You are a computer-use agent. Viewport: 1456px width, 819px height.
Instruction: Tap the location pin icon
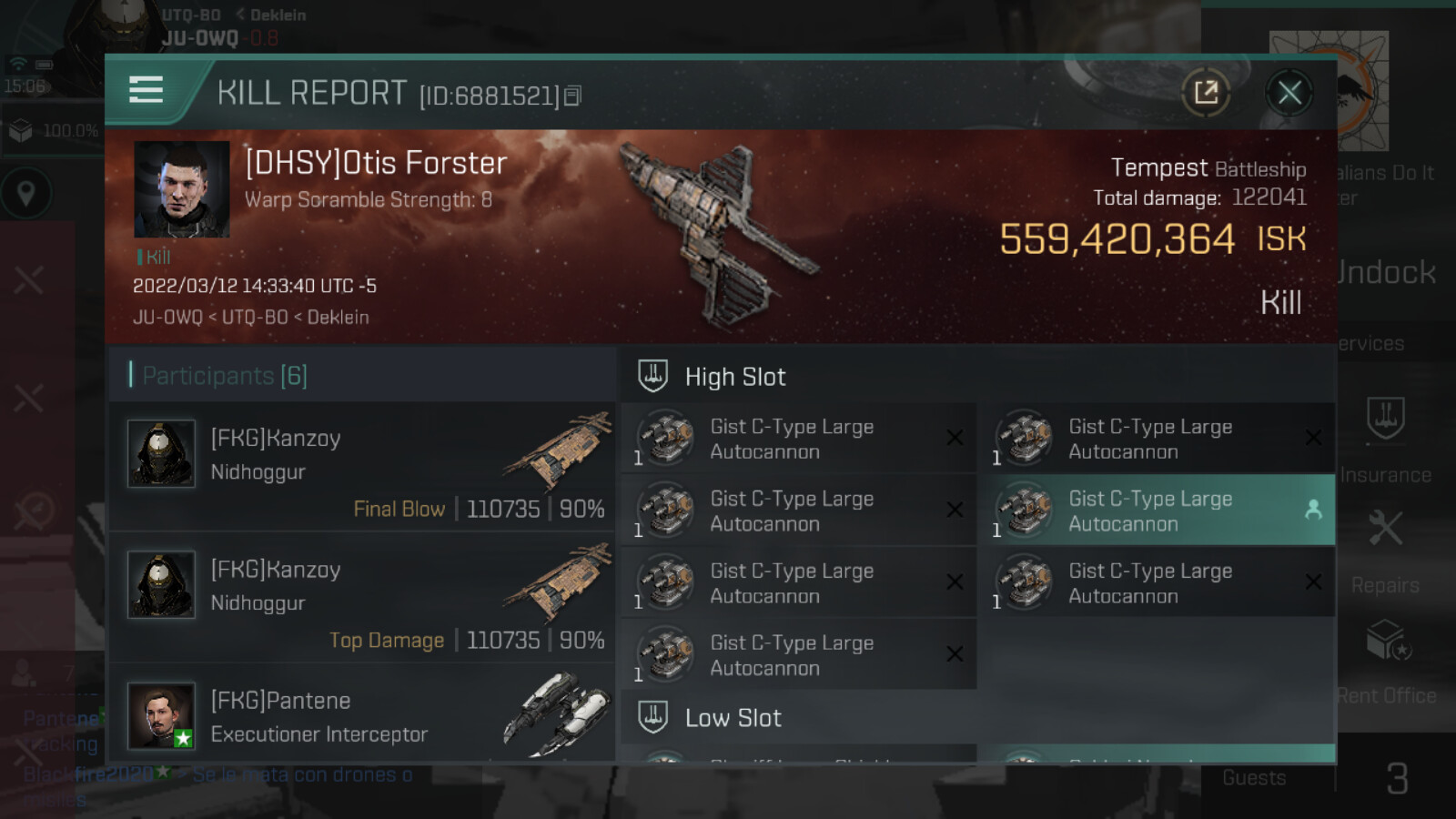(26, 193)
